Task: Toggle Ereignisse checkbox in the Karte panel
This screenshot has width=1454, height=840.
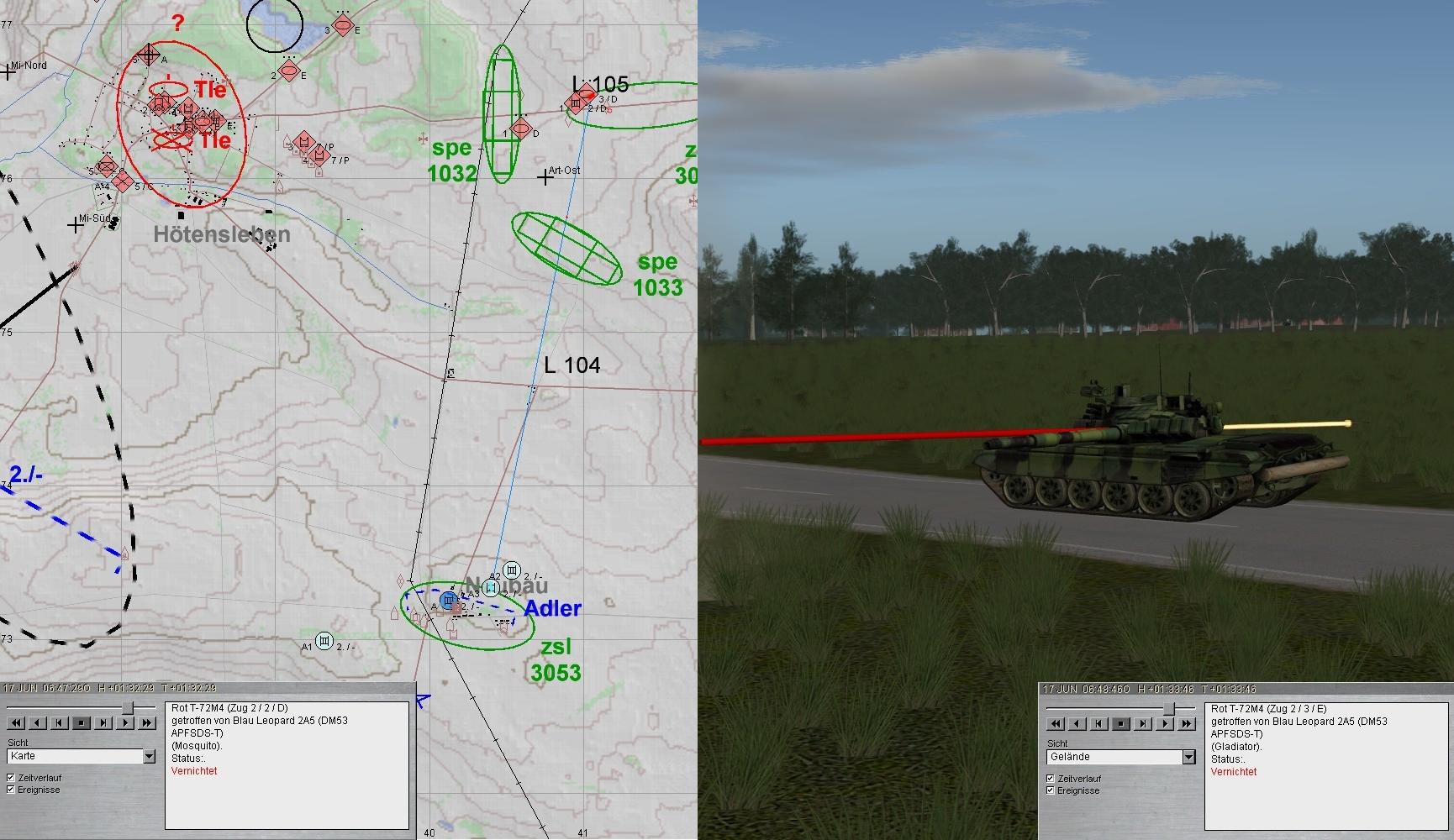Action: (11, 790)
